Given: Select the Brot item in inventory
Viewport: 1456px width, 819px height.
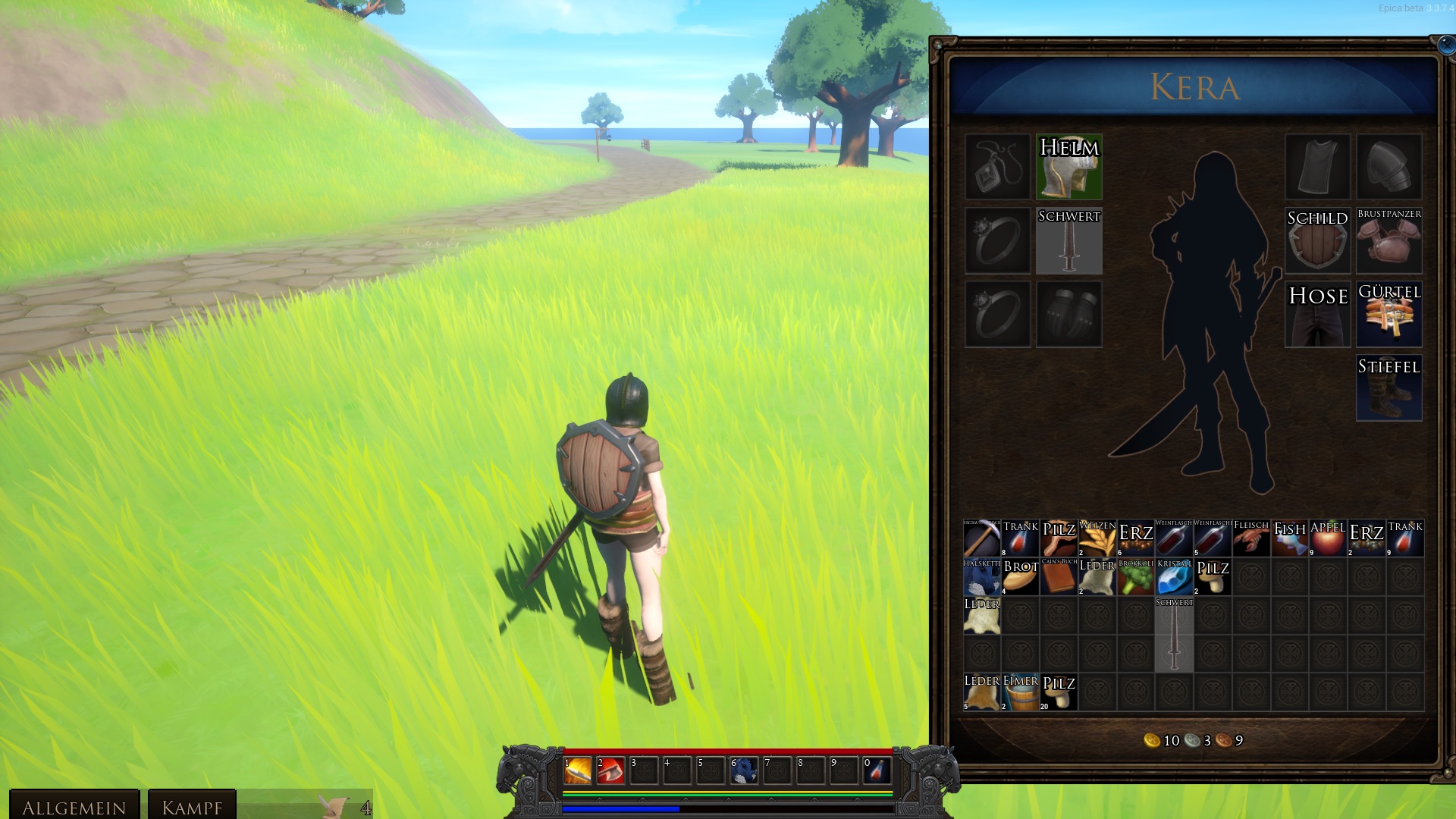Looking at the screenshot, I should 1020,577.
